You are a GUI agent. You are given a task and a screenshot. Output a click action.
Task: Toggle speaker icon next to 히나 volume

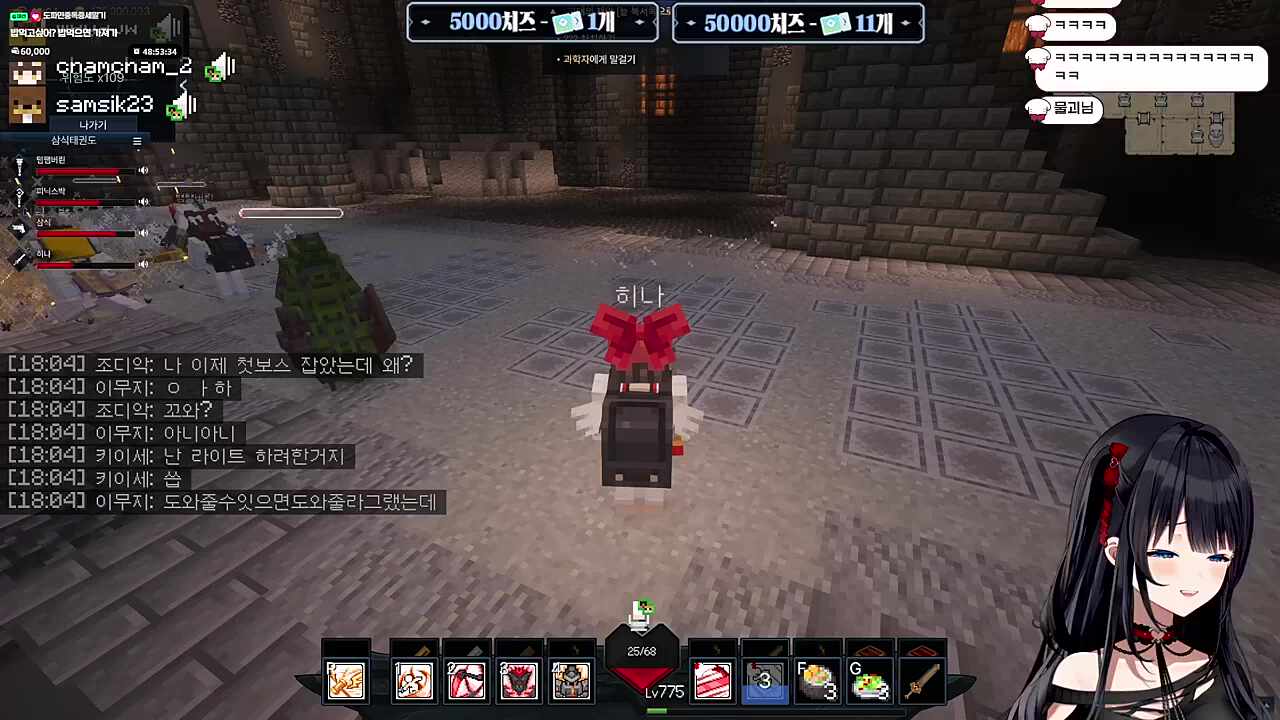pyautogui.click(x=143, y=263)
